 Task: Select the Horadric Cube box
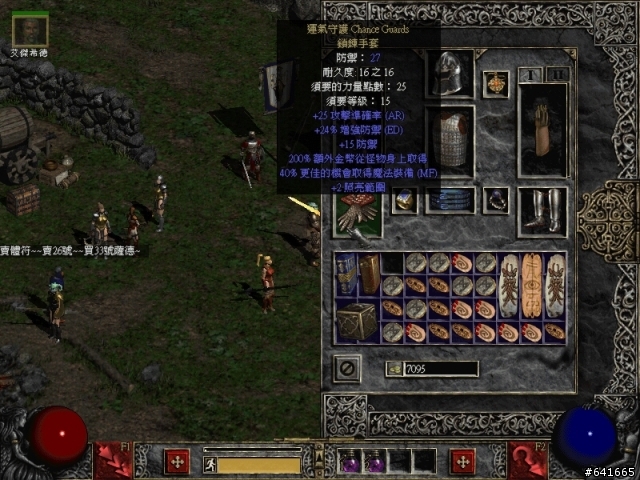(x=357, y=320)
